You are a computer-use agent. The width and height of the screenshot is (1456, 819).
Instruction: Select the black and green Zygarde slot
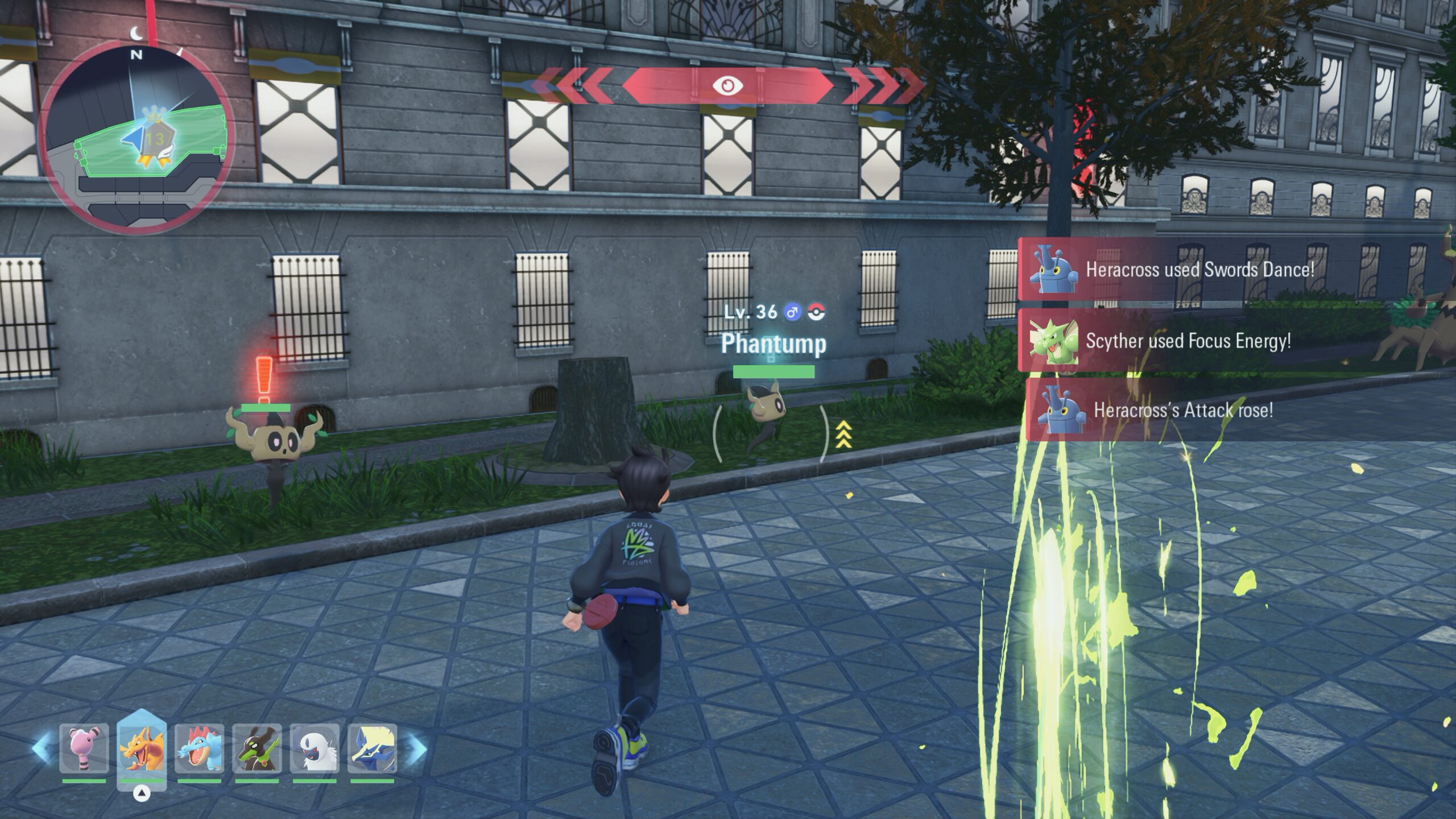[x=257, y=748]
